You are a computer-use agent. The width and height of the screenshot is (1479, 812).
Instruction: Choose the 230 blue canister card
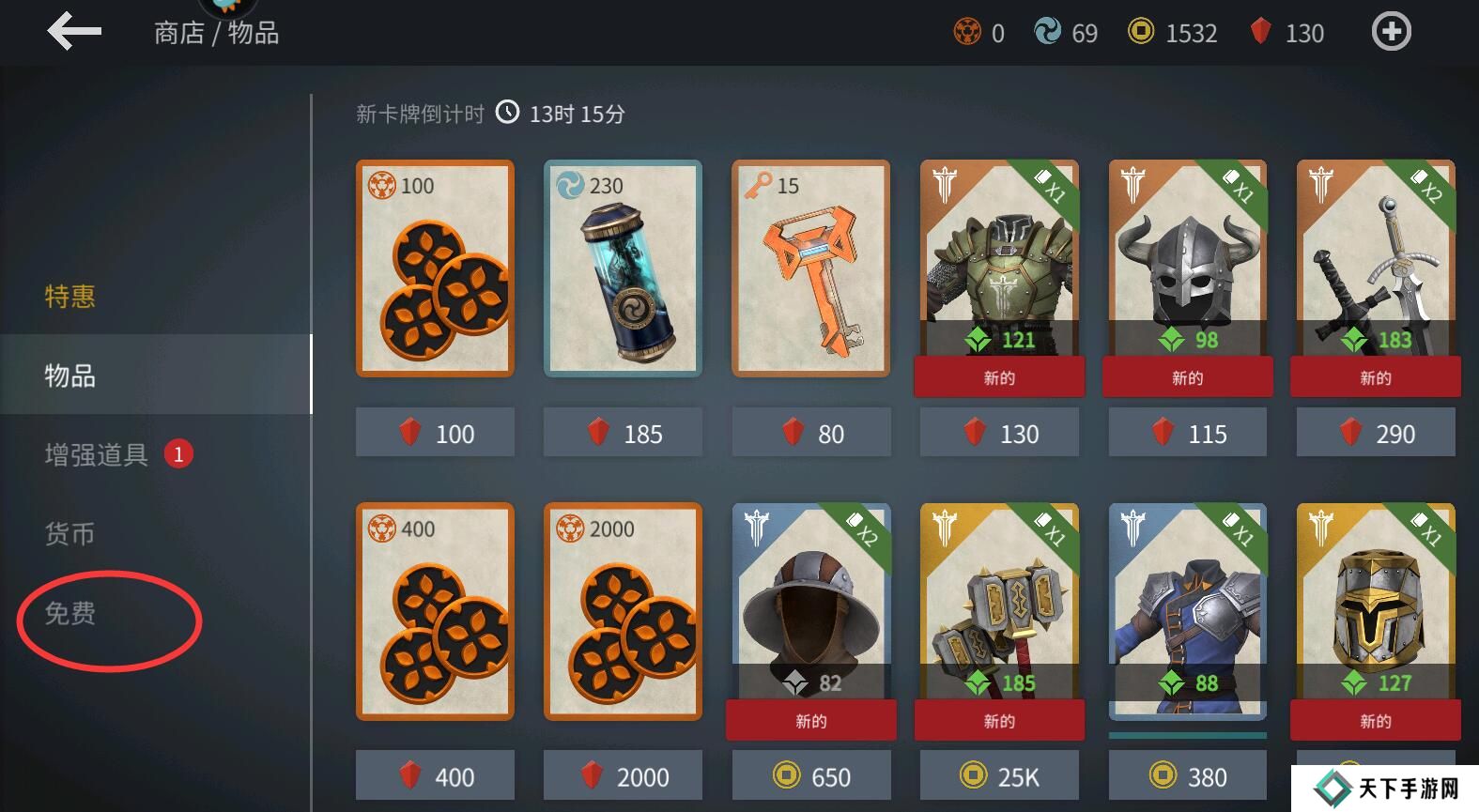click(x=623, y=268)
